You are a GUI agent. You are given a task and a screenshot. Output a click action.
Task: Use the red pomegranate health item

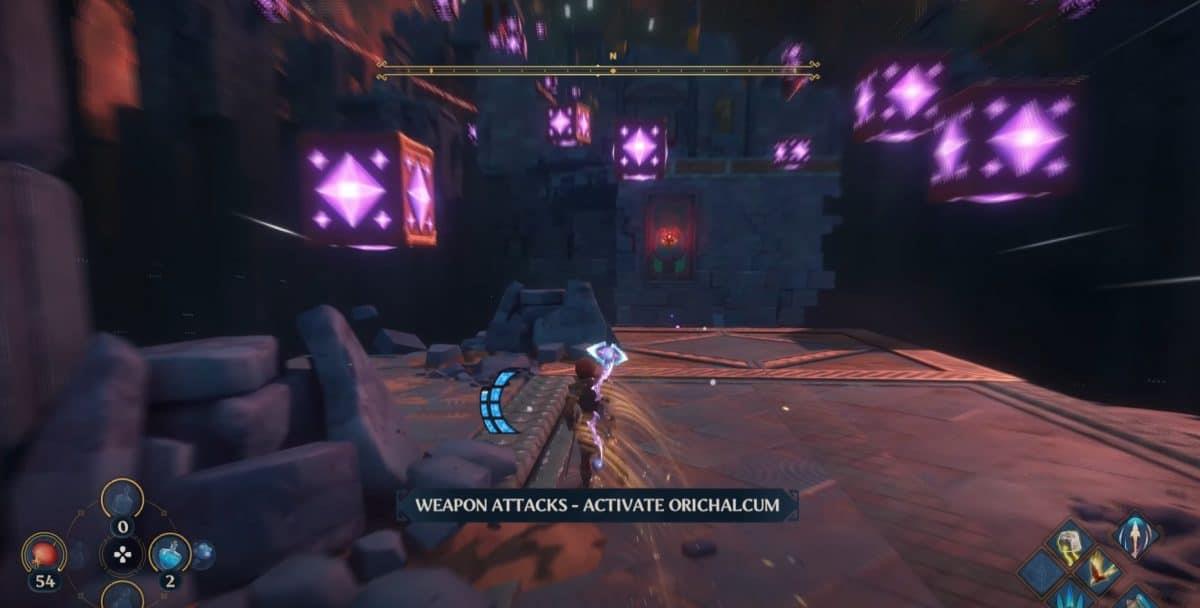(44, 553)
